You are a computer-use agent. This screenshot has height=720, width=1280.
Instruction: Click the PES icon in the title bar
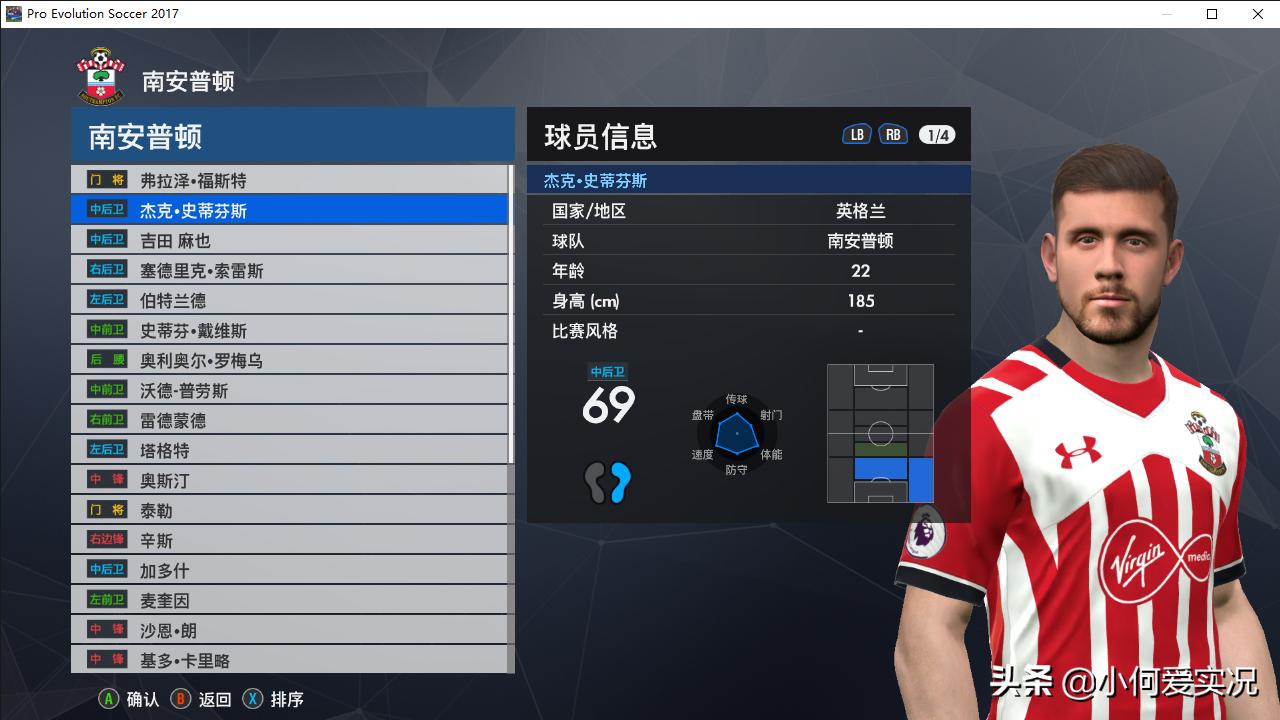13,14
